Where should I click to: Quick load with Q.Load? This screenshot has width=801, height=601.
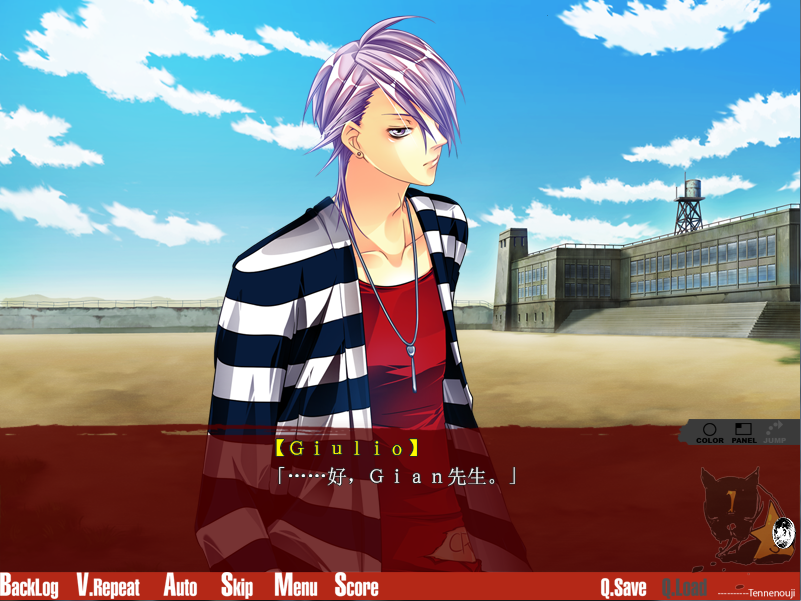[x=684, y=587]
